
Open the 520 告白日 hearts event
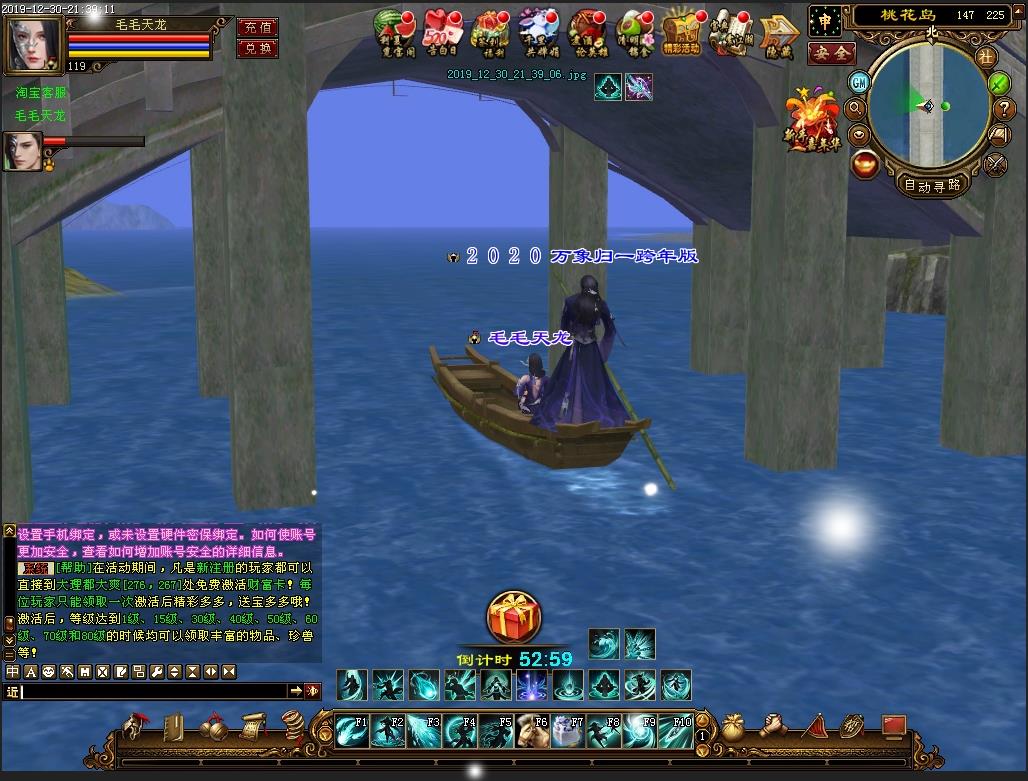tap(441, 32)
